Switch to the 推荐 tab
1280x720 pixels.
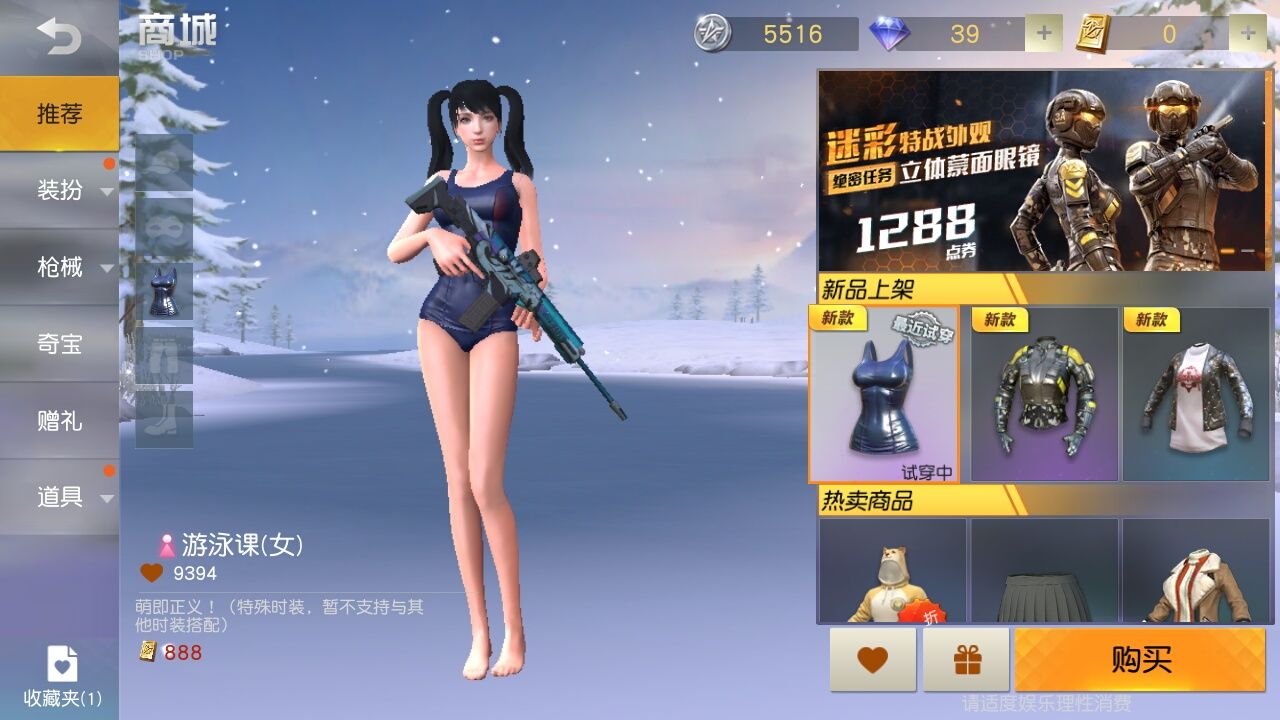pos(59,114)
